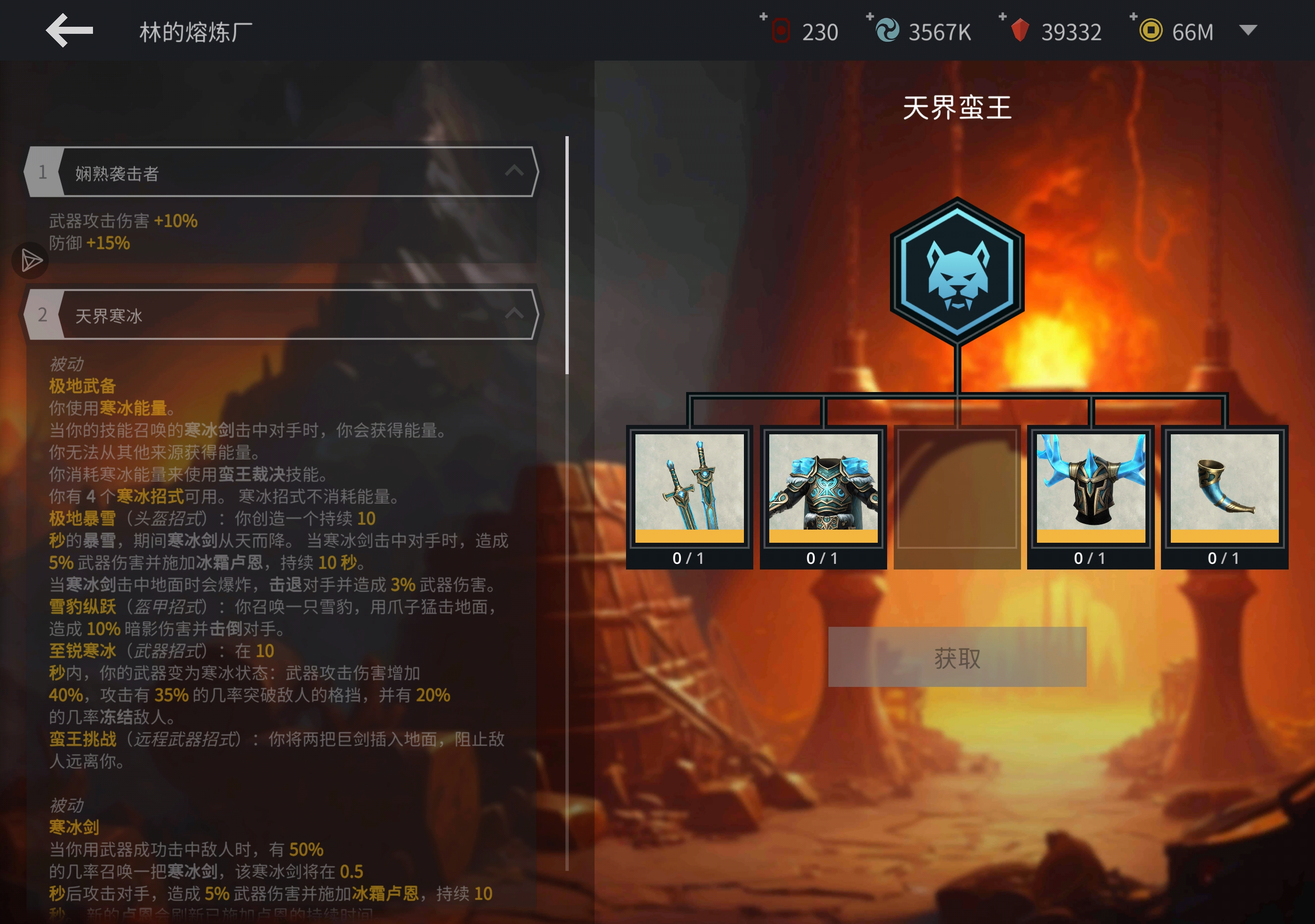This screenshot has height=924, width=1315.
Task: Collapse the 天界寒冰 perk section
Action: coord(514,314)
